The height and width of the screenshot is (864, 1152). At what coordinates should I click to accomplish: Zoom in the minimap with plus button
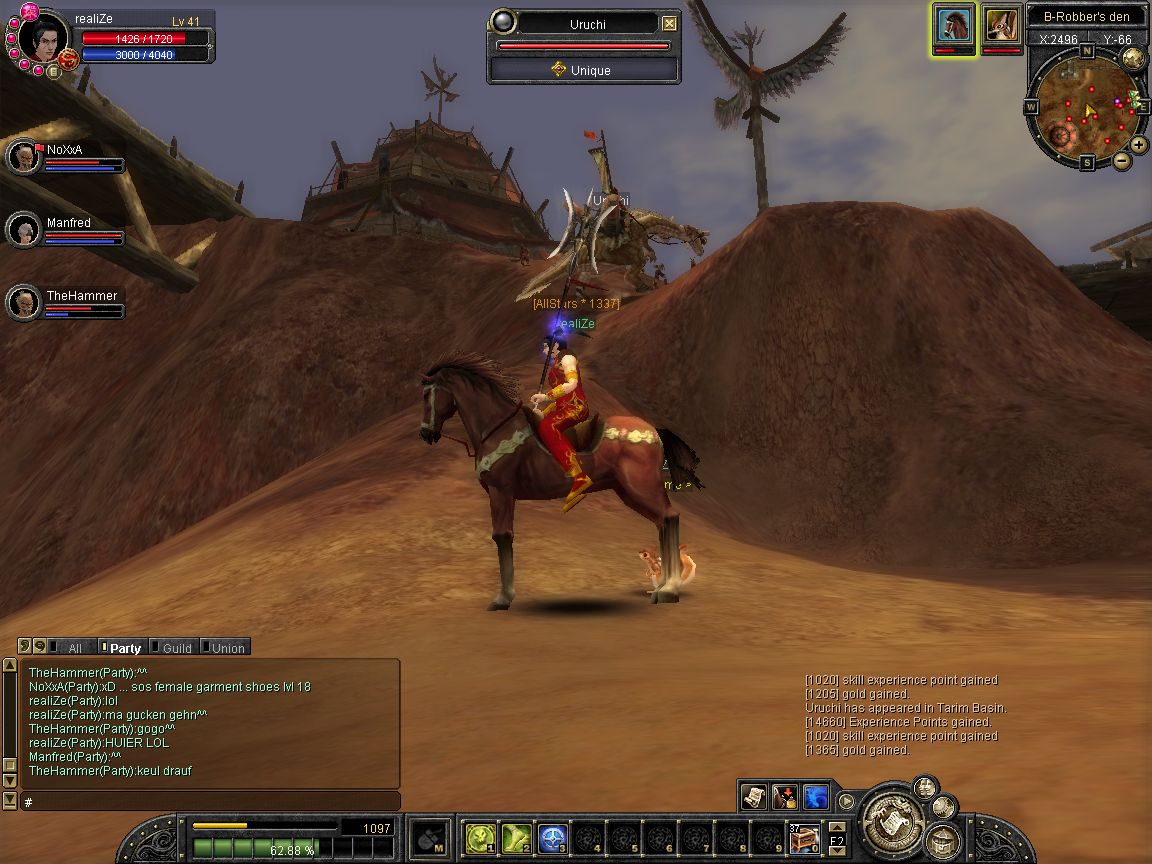[1139, 144]
